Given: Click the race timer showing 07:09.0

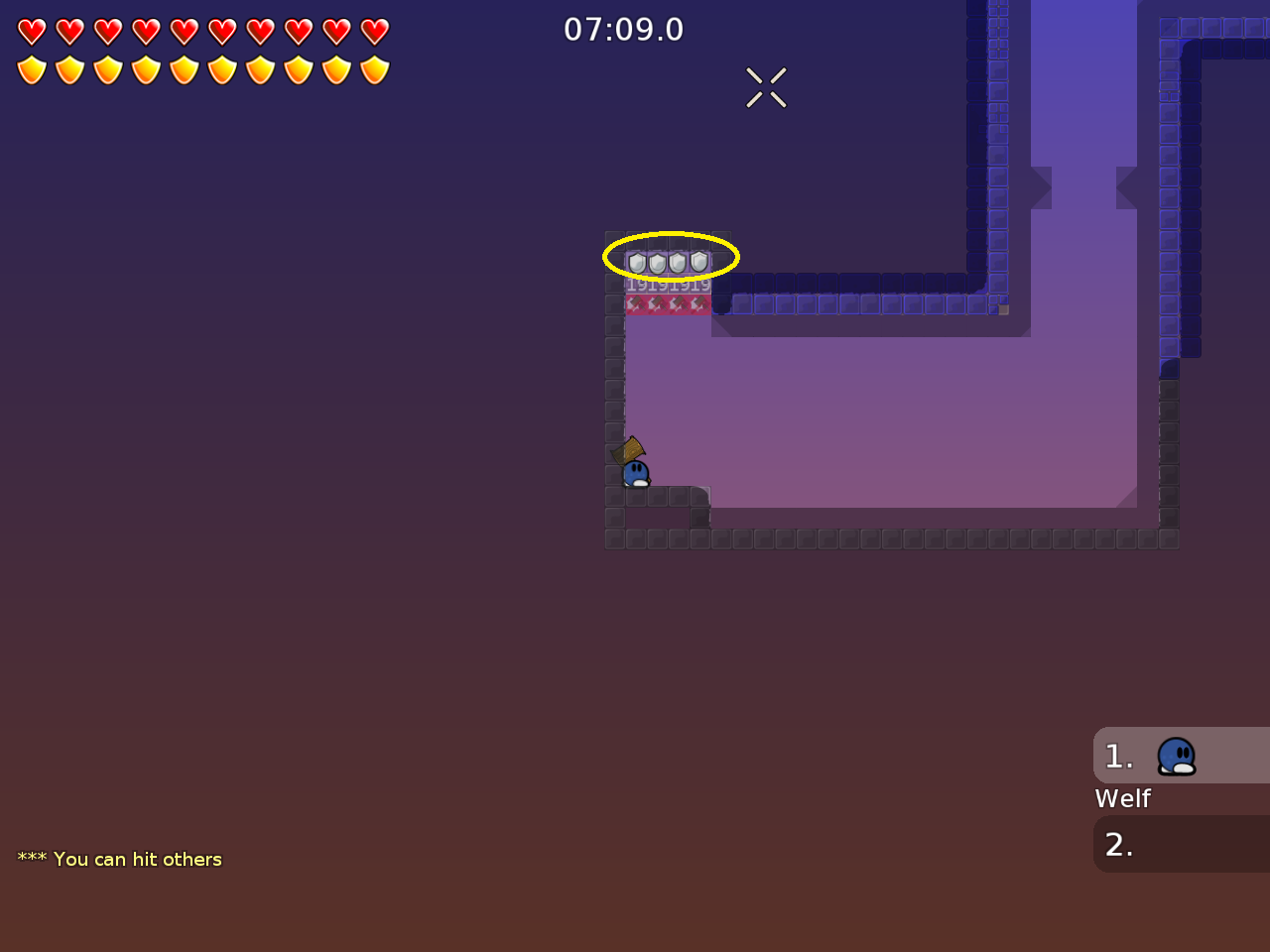Looking at the screenshot, I should [x=623, y=29].
